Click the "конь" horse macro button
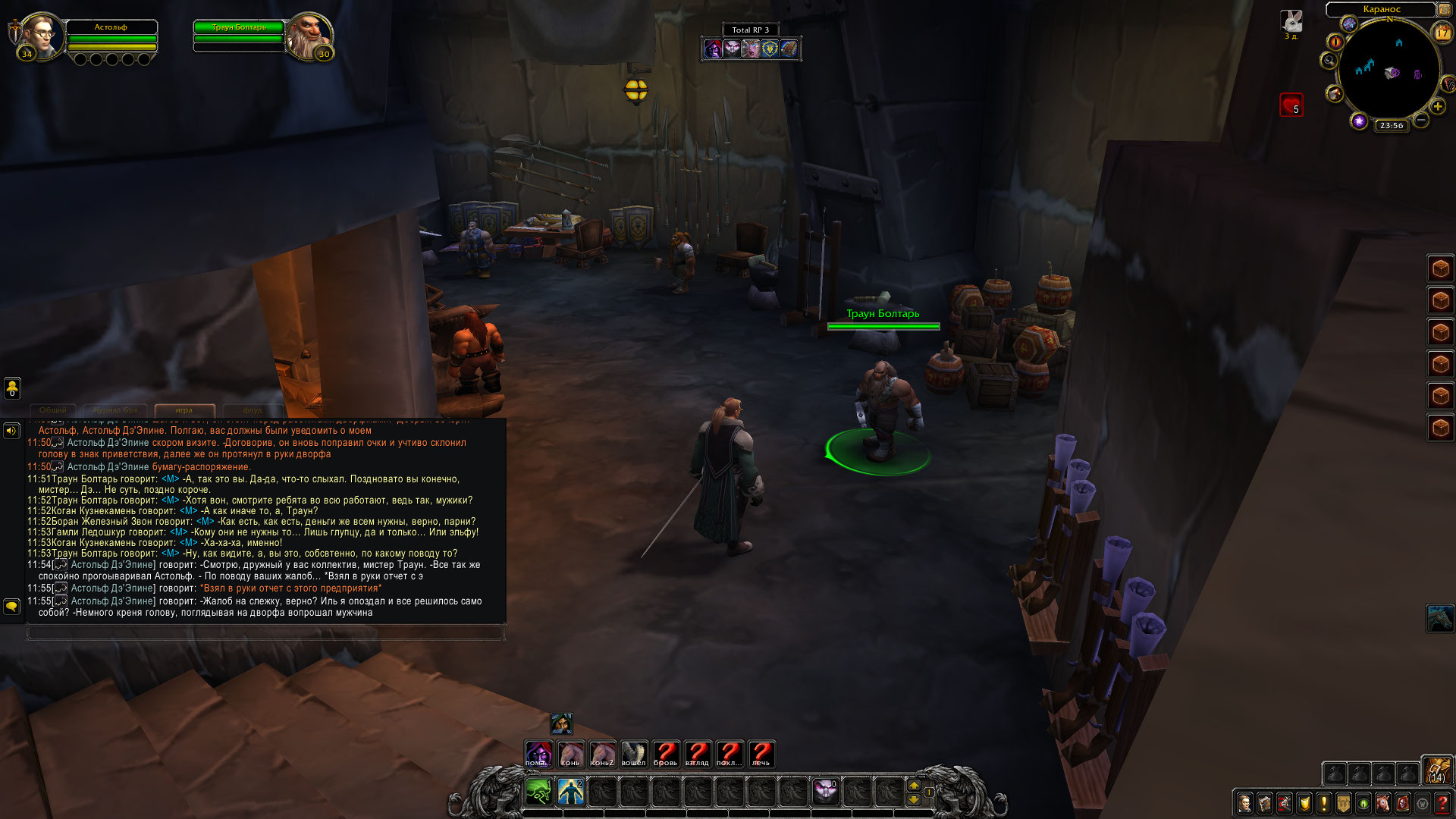Viewport: 1456px width, 819px height. [570, 753]
